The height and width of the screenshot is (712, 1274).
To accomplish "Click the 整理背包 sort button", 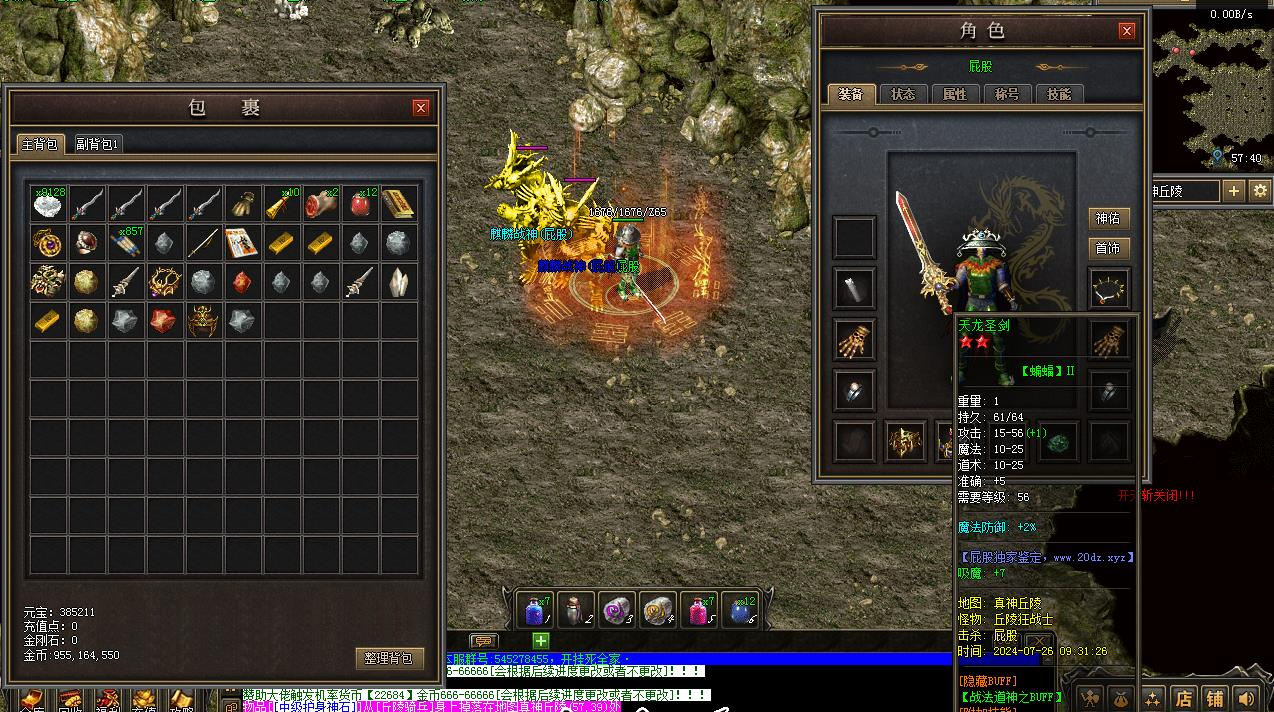I will 388,658.
